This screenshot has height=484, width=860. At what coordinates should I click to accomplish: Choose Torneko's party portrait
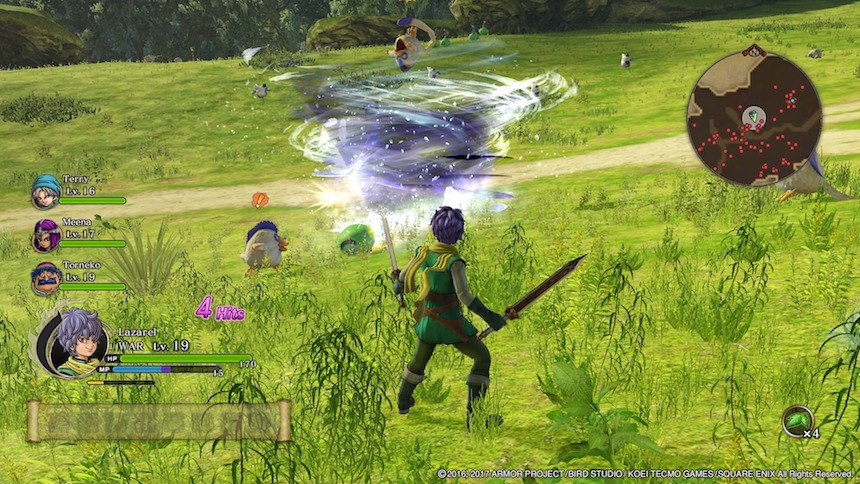45,278
